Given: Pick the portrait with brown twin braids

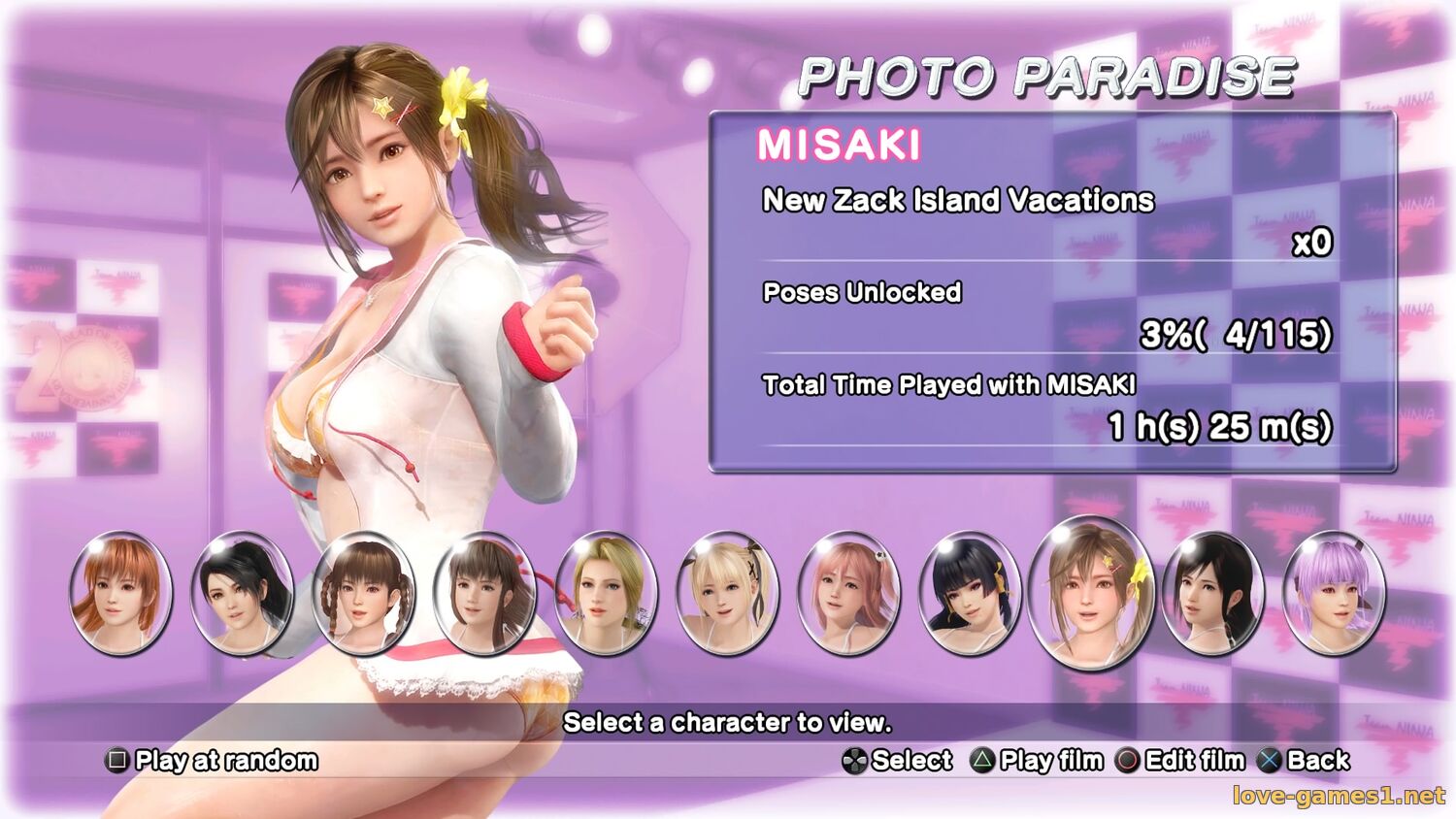Looking at the screenshot, I should [x=363, y=593].
